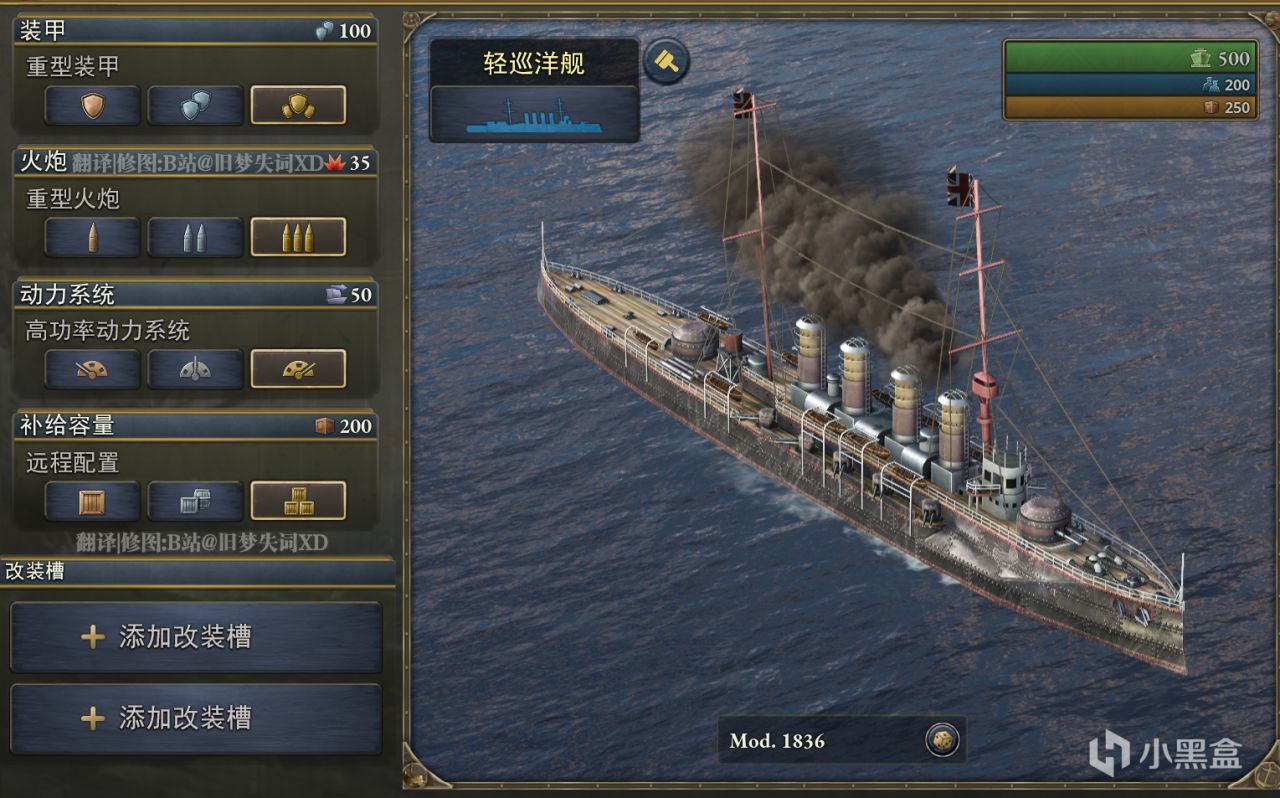
Task: Select the single crate supply option
Action: (x=92, y=501)
